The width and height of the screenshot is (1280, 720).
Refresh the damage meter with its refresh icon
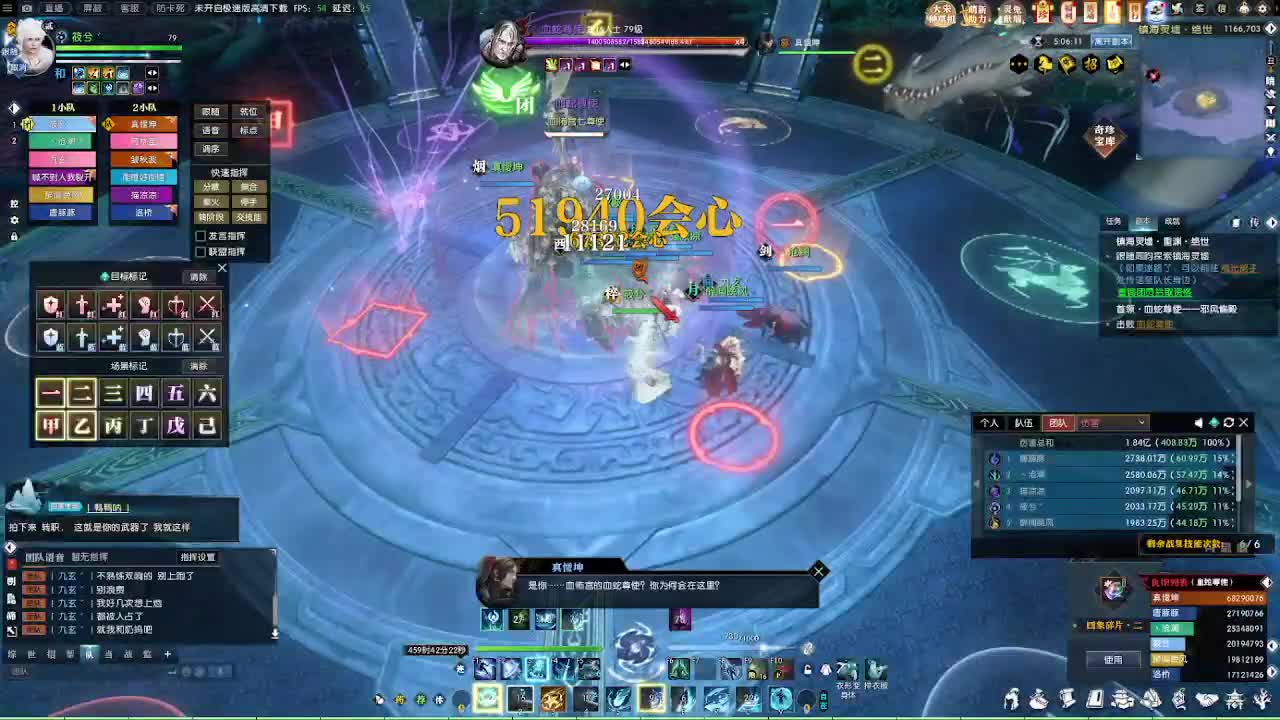coord(1227,422)
